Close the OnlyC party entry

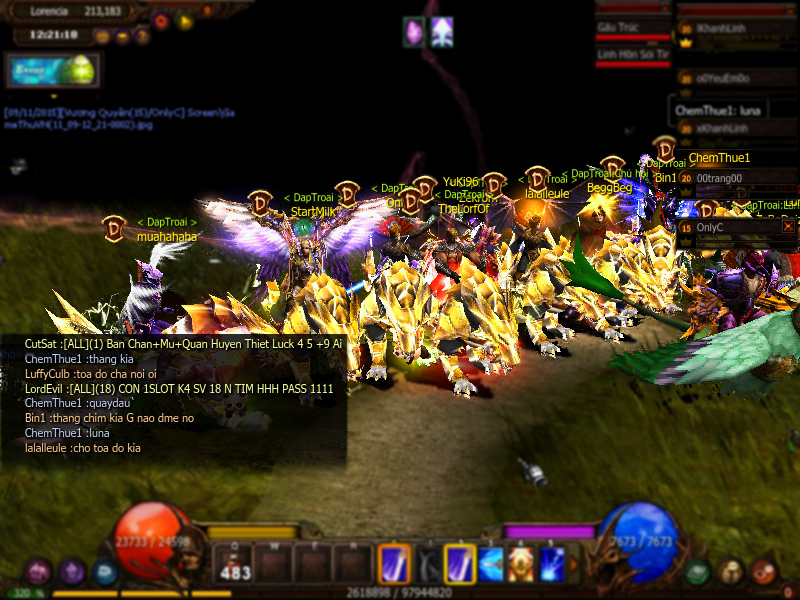788,227
